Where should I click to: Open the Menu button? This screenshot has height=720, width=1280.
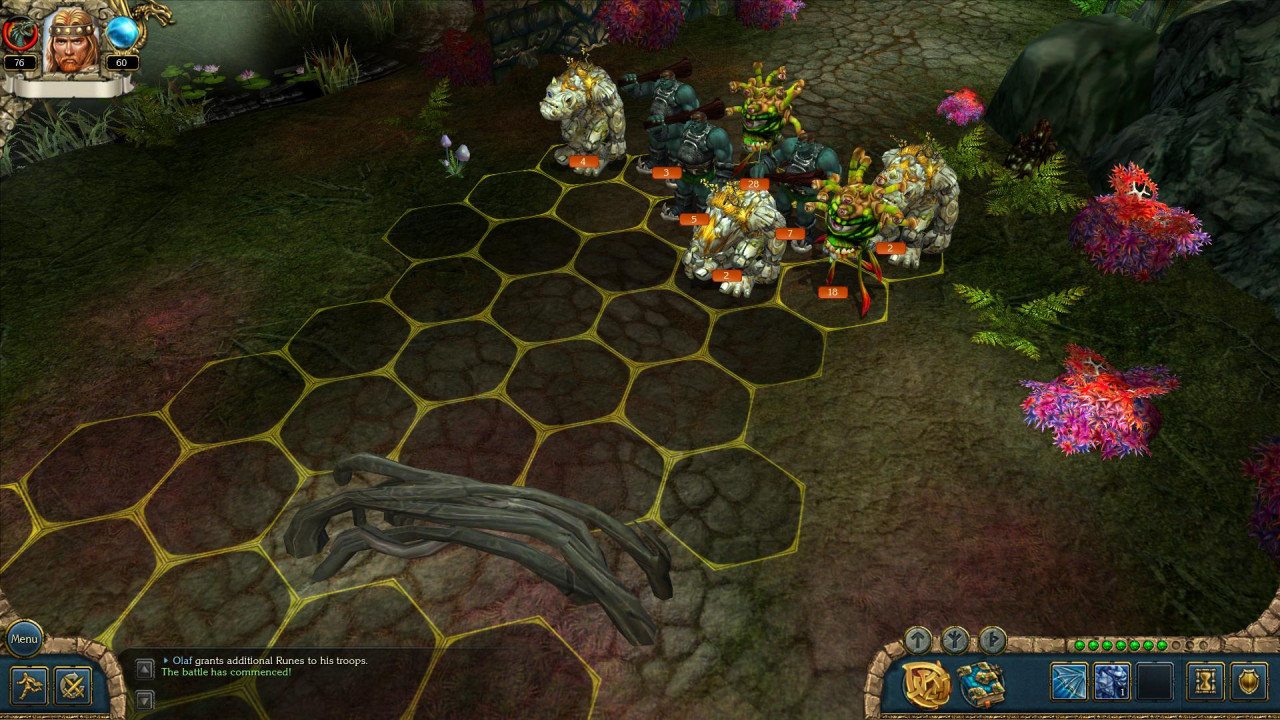(x=24, y=638)
